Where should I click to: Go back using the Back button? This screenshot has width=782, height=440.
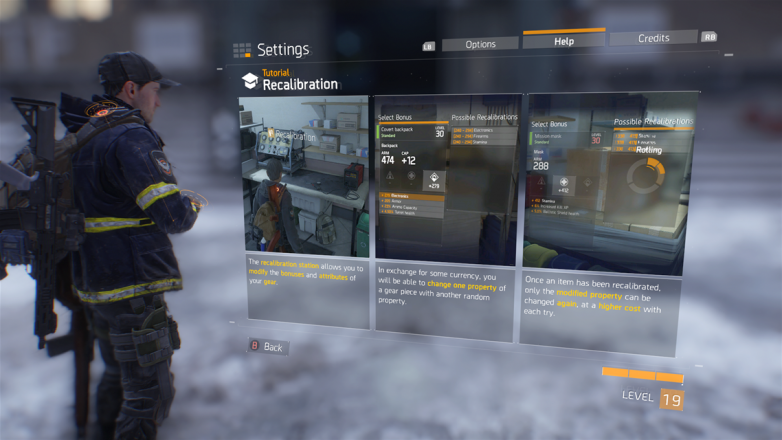(x=267, y=347)
